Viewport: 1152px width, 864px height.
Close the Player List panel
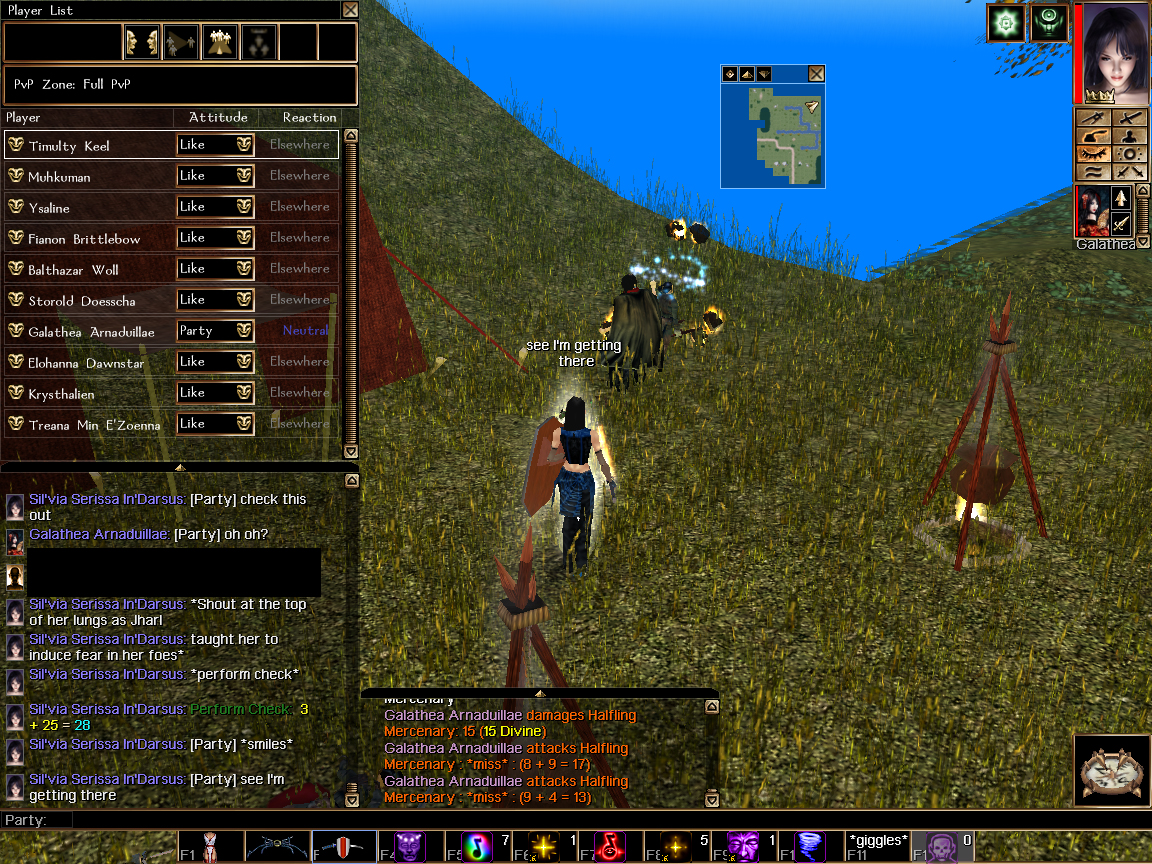point(349,10)
